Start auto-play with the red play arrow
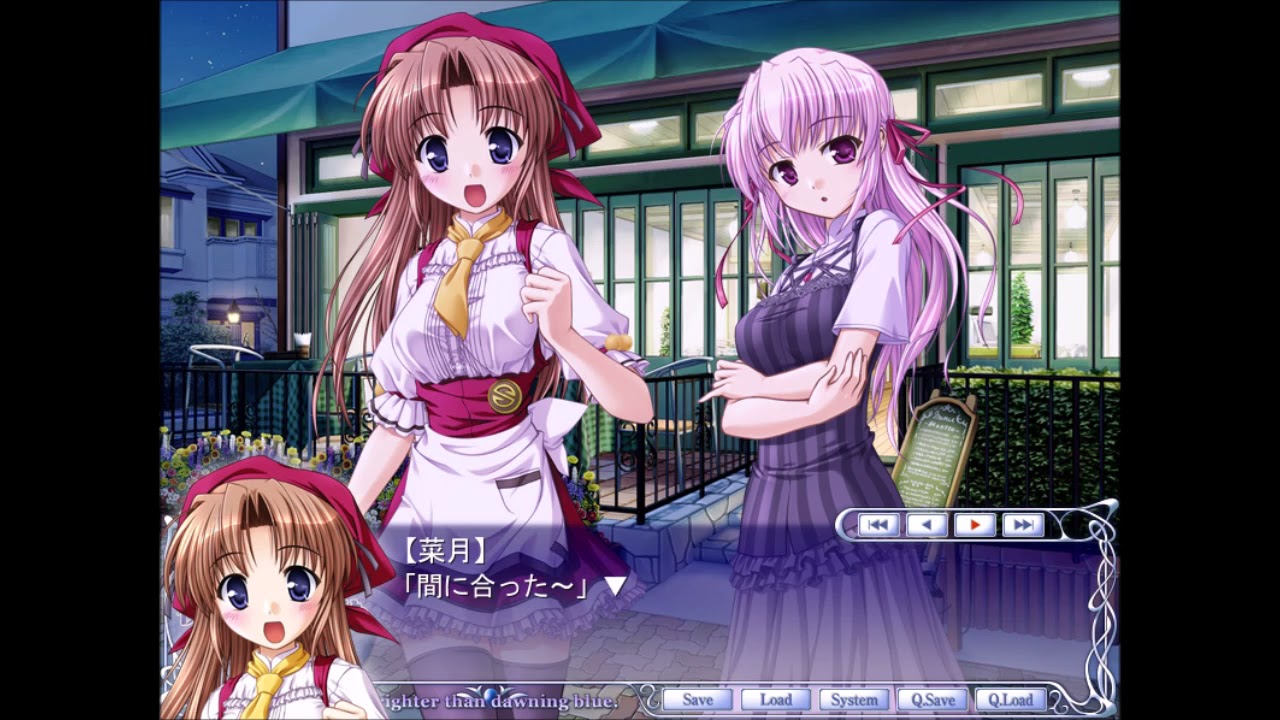 [x=974, y=524]
